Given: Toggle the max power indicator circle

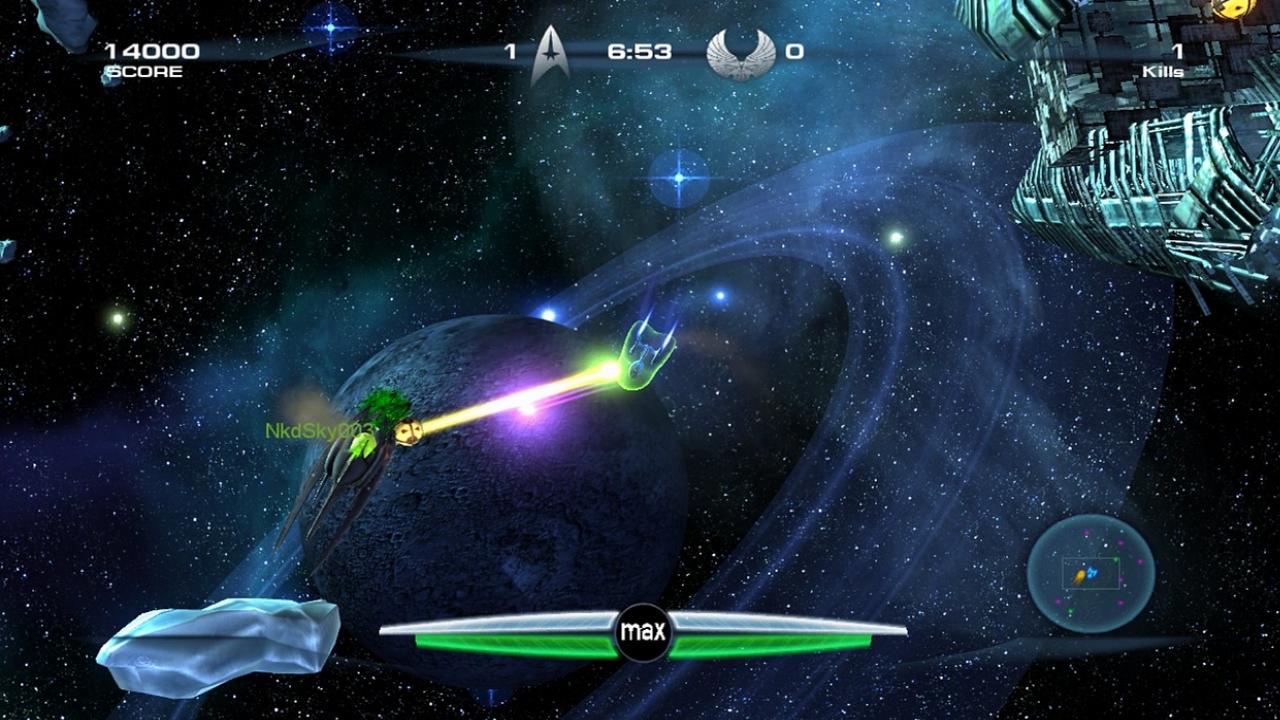Looking at the screenshot, I should point(646,631).
